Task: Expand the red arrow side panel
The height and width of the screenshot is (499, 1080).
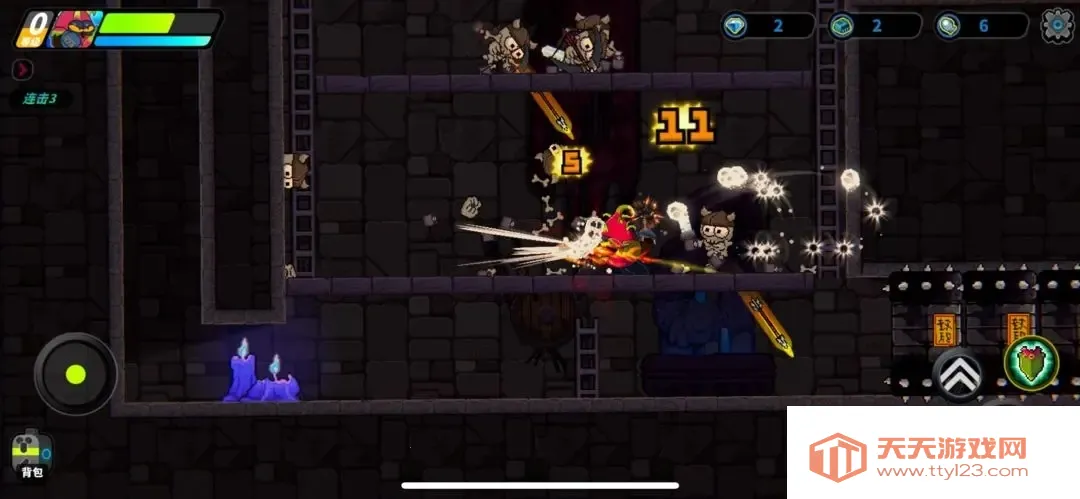Action: pos(23,69)
